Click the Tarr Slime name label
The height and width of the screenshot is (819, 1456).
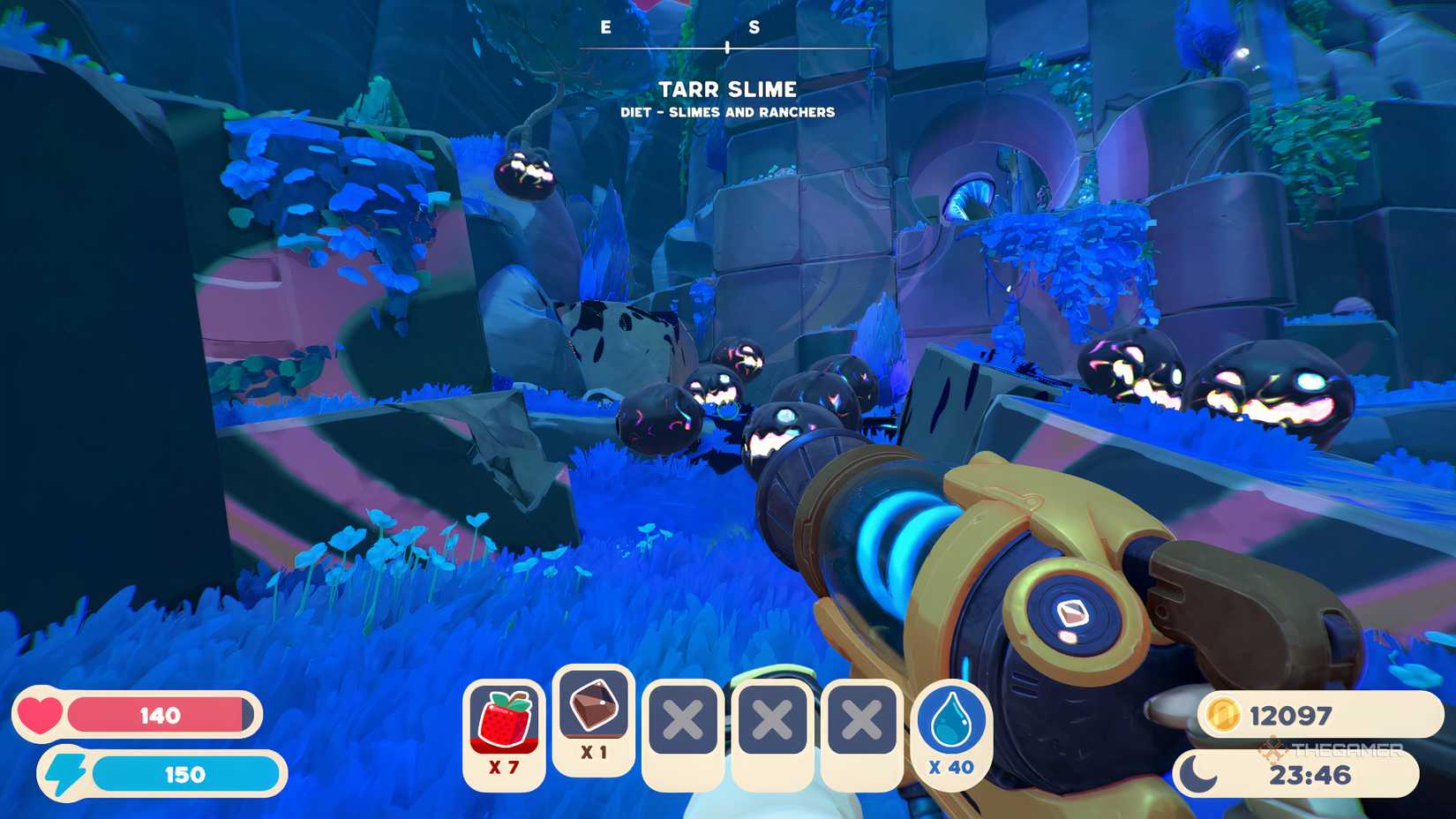point(727,88)
